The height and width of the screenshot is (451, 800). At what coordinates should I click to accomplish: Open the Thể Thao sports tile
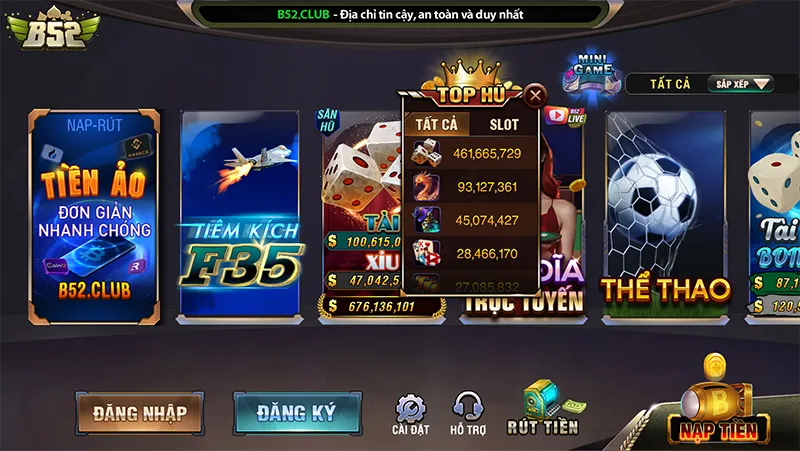(x=665, y=217)
